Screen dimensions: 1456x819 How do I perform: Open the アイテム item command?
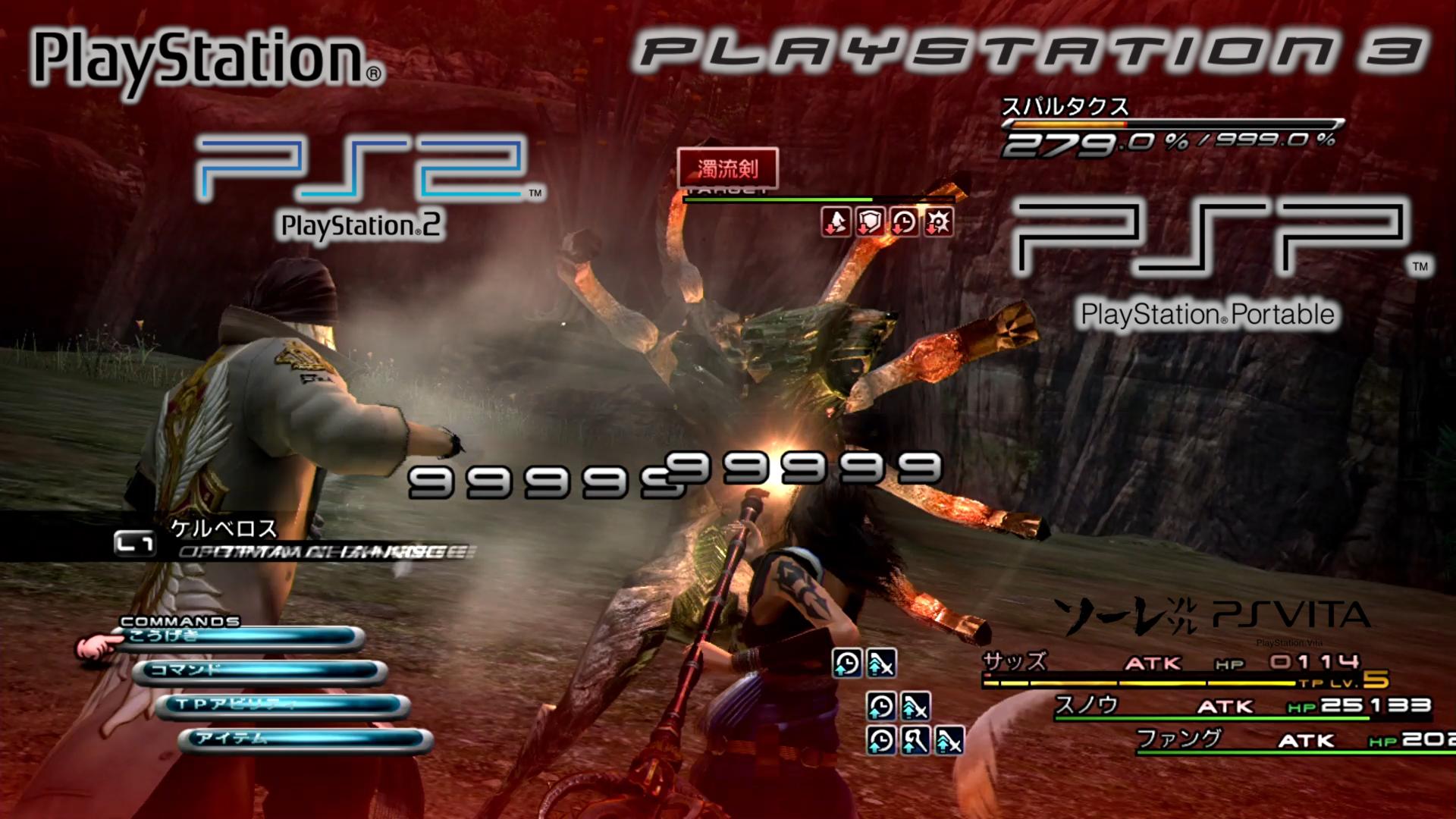pyautogui.click(x=308, y=739)
